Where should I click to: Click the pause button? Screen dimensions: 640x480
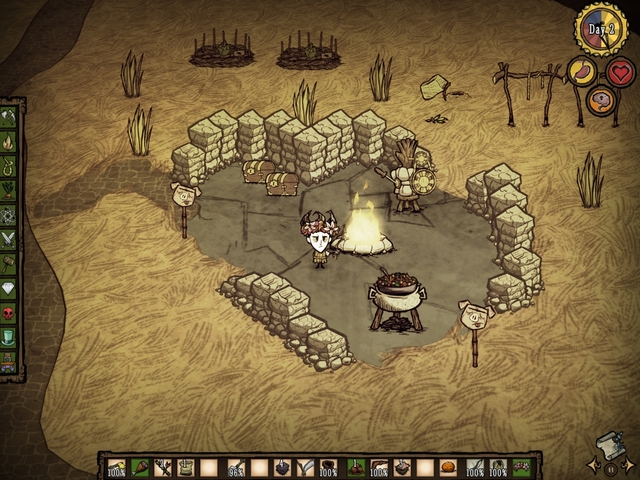[609, 466]
